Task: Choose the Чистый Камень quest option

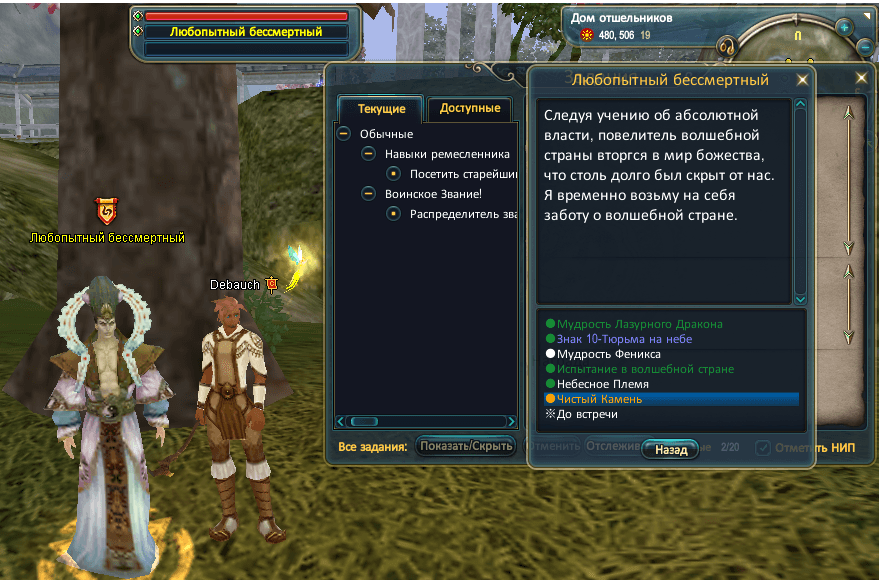Action: point(599,399)
